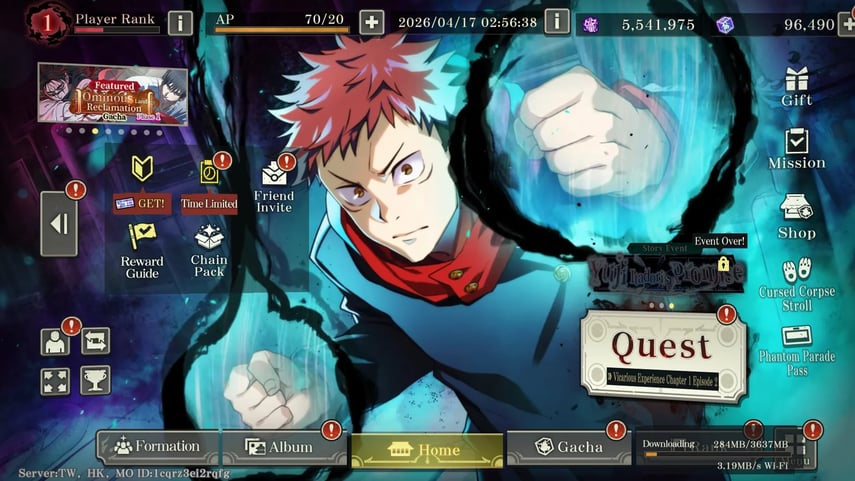Enter the Shop
The width and height of the screenshot is (855, 481).
click(797, 218)
